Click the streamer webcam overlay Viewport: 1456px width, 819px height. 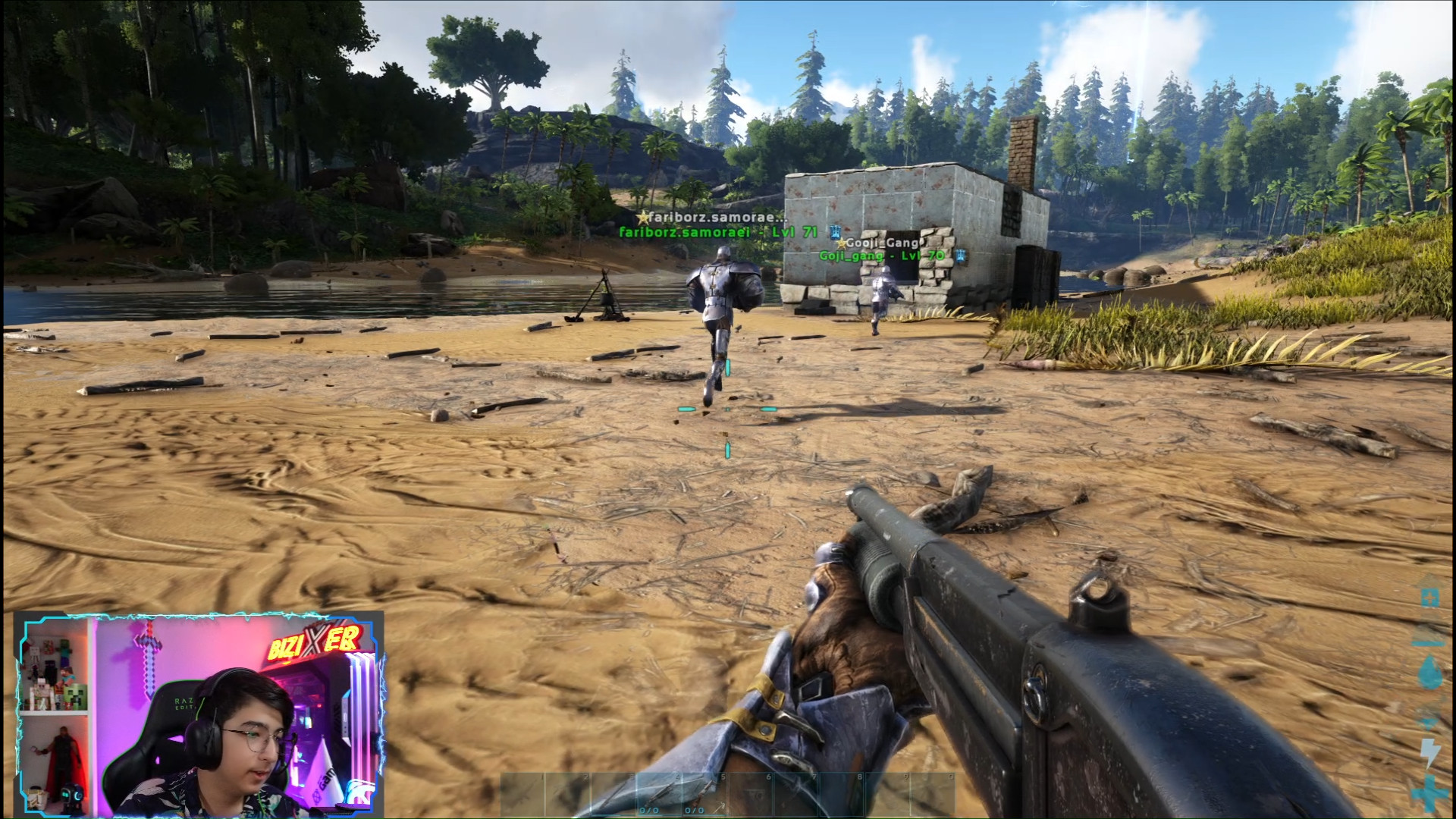199,714
